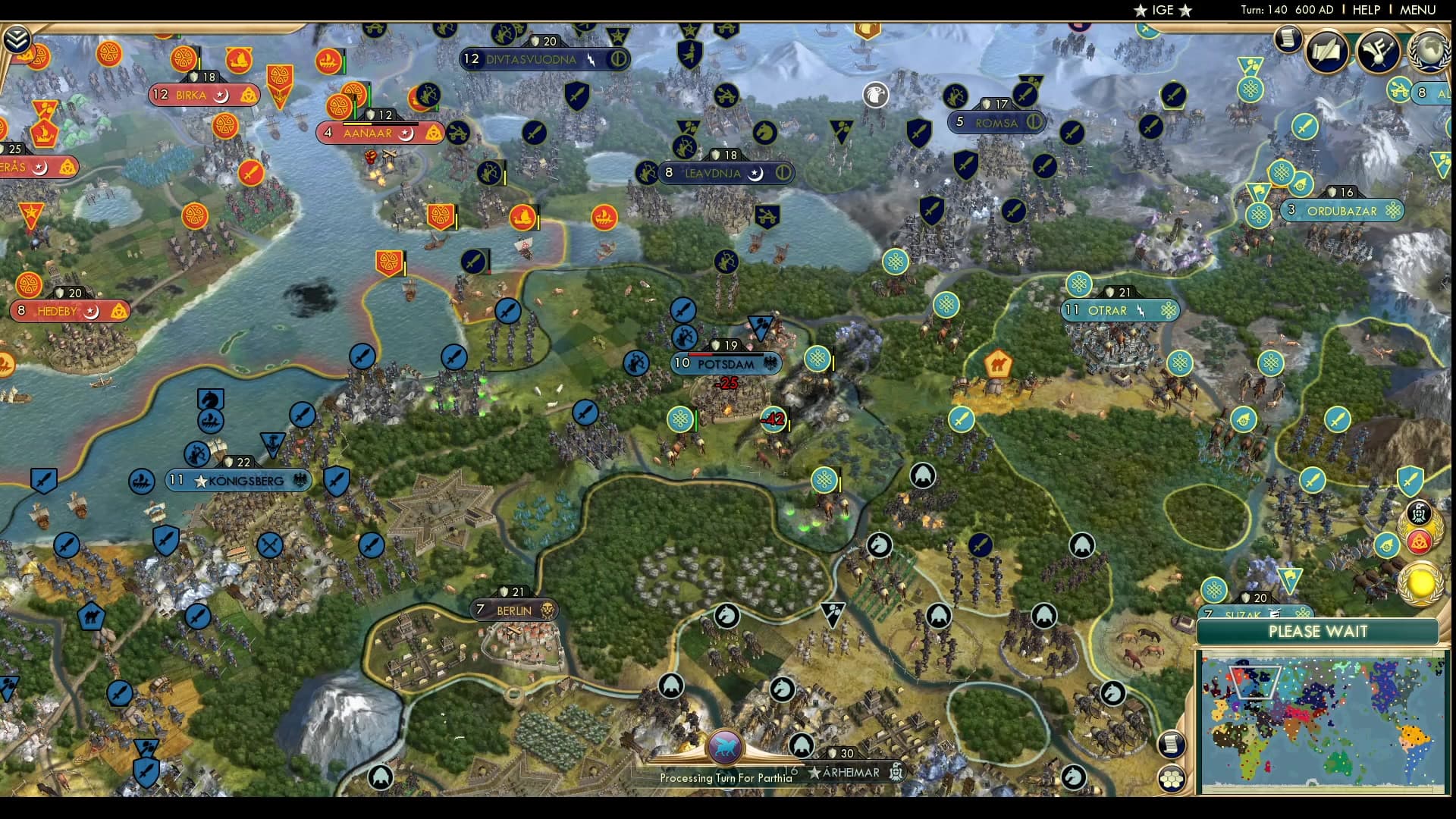Click the capital star on Königsberg's banner
Screen dimensions: 1456x819
(199, 479)
